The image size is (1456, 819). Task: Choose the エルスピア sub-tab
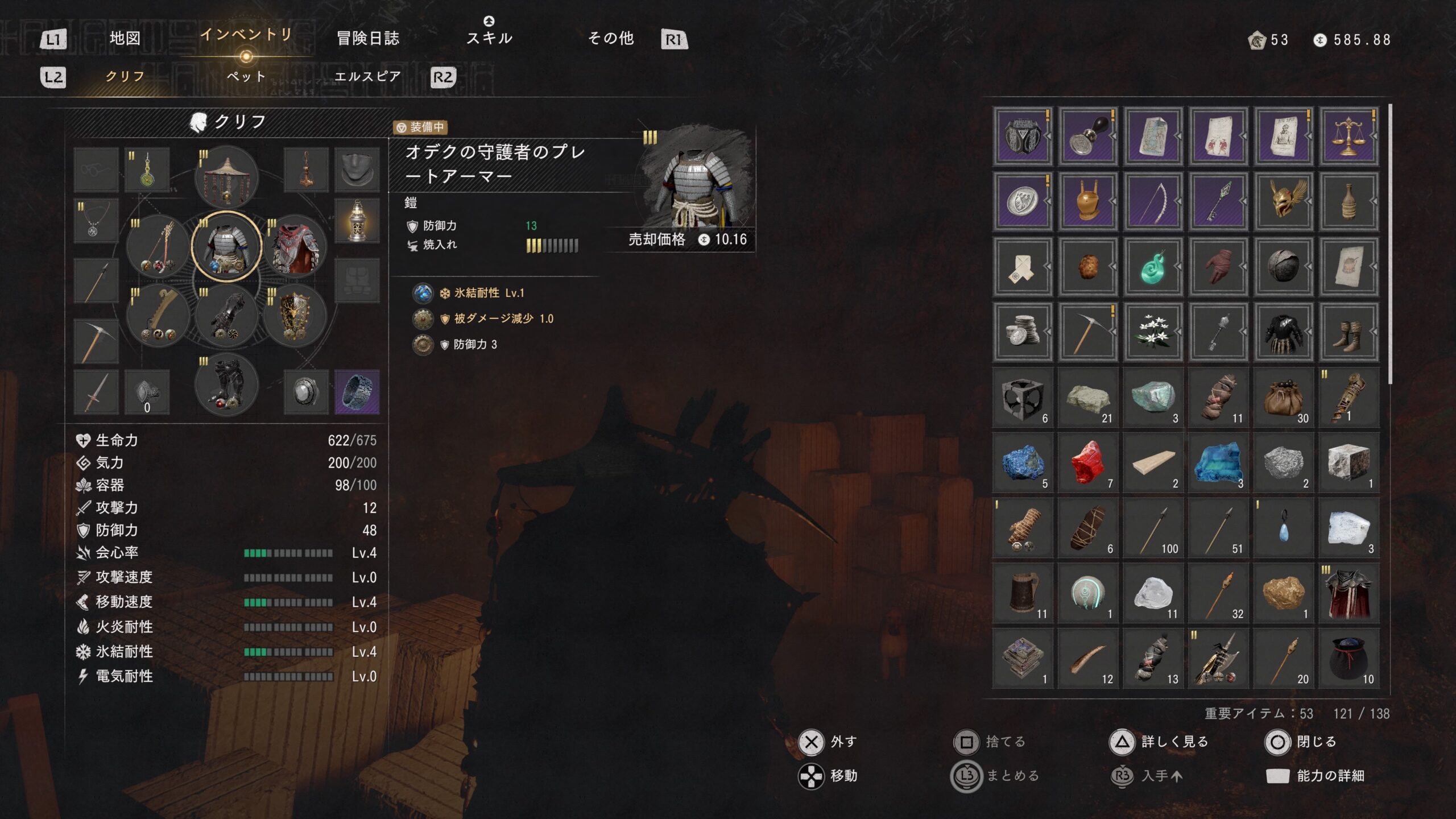(x=367, y=76)
